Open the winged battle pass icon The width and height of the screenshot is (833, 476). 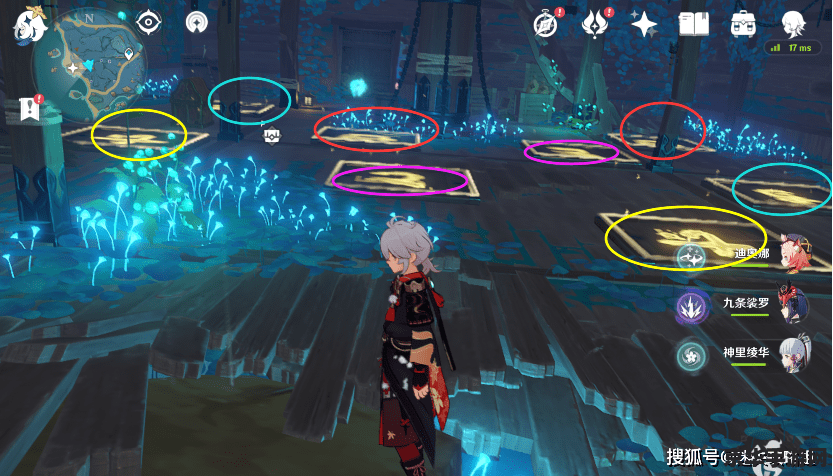[597, 23]
